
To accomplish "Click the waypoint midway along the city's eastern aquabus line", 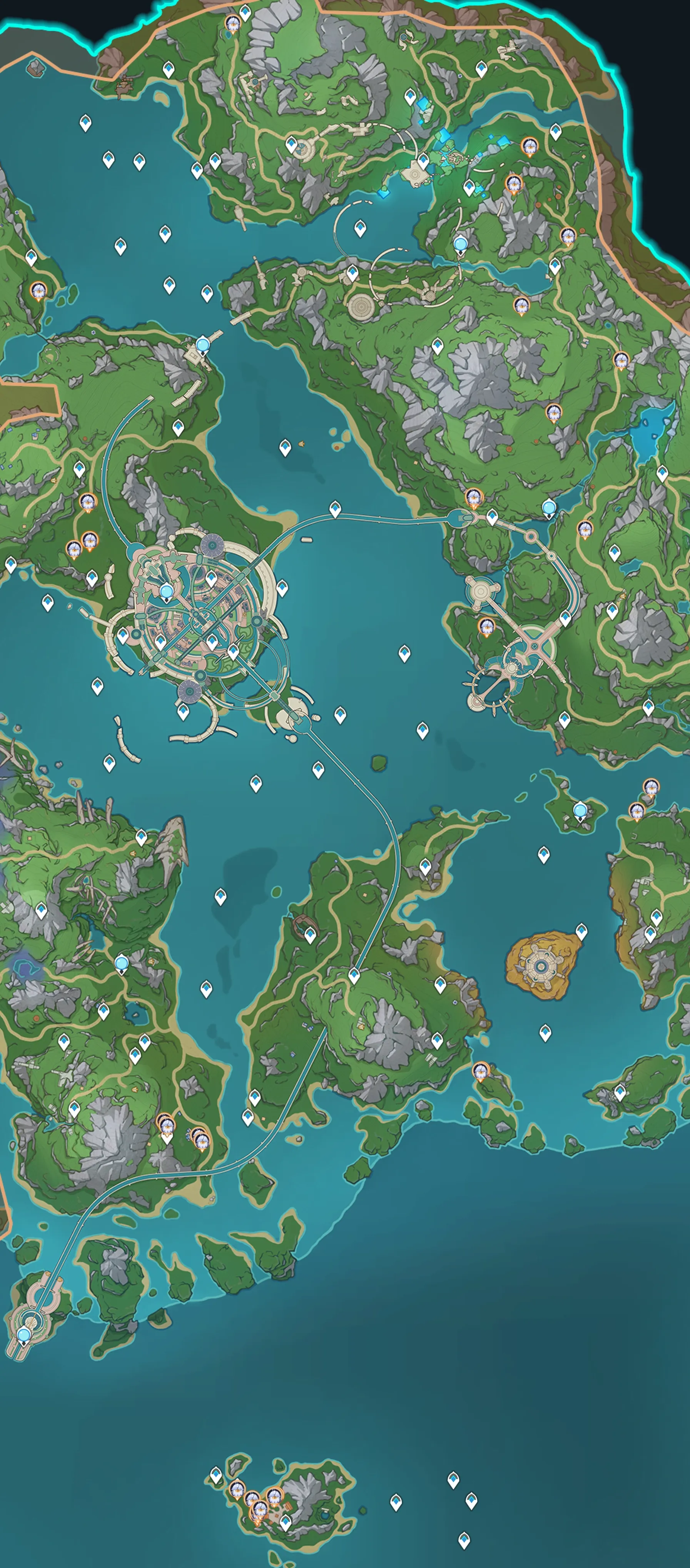I will click(x=335, y=508).
